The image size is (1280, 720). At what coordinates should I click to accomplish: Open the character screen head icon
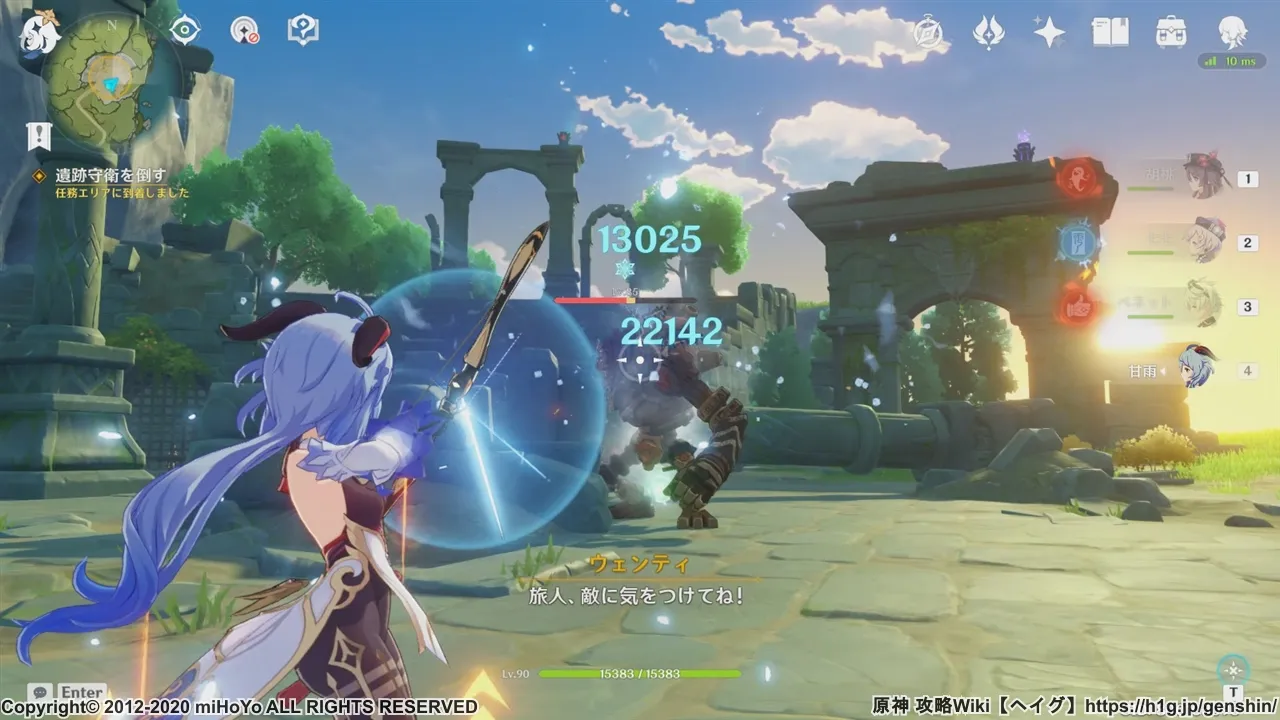(1232, 32)
